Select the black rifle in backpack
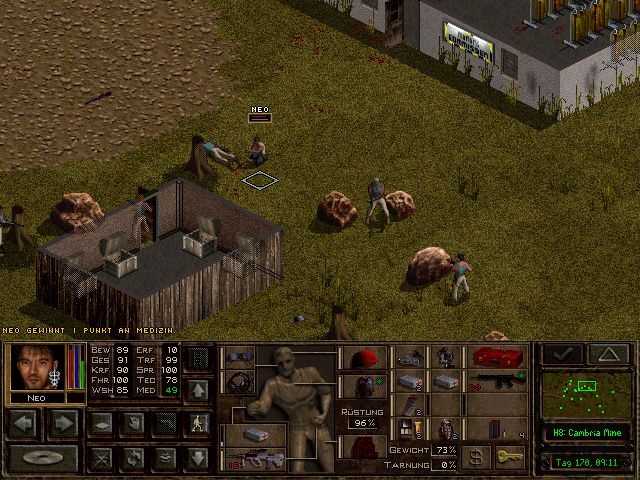Screen dimensions: 640x480 click(499, 381)
